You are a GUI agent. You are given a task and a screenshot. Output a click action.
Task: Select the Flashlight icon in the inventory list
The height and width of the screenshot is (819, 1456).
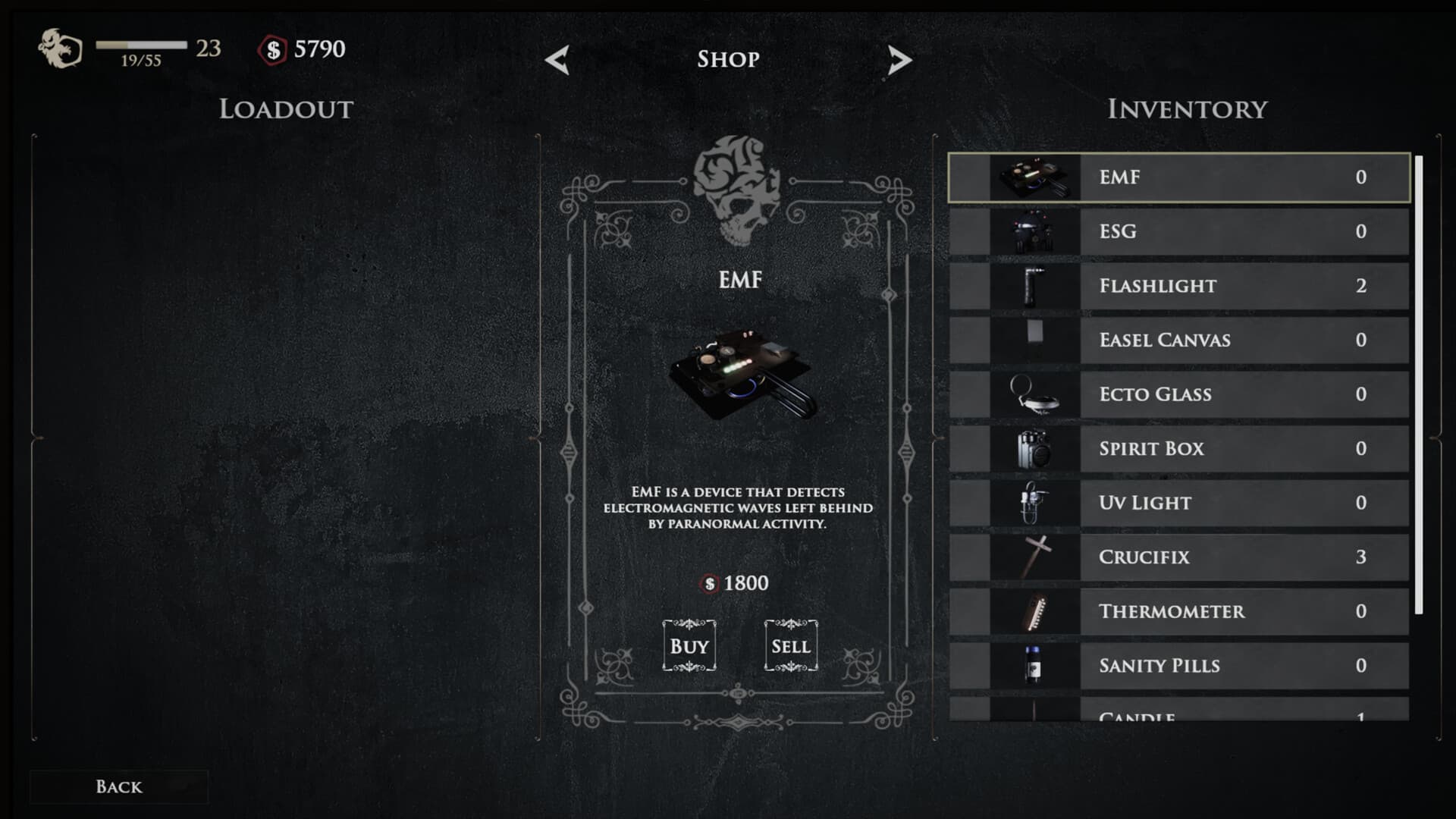(1033, 286)
